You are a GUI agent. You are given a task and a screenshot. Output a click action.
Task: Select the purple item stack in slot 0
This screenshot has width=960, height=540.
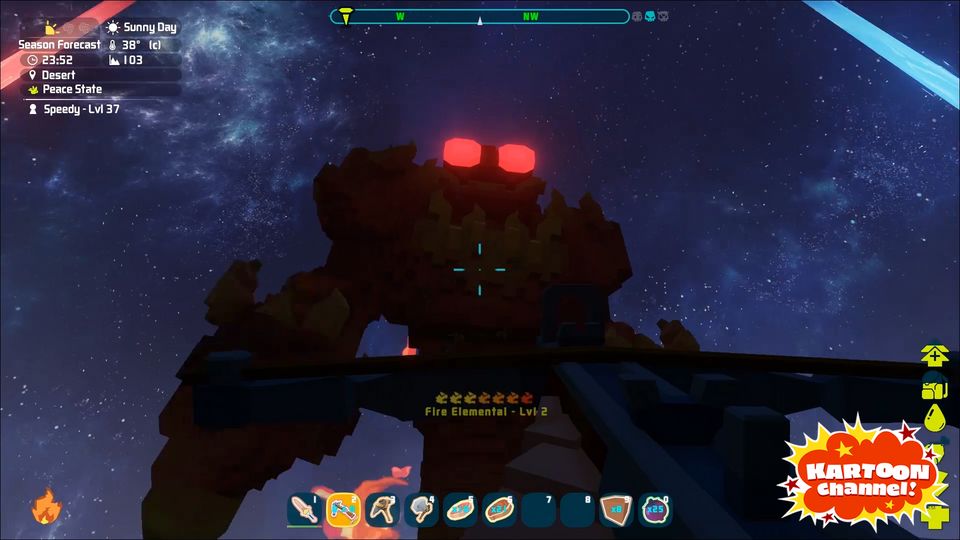(x=655, y=510)
